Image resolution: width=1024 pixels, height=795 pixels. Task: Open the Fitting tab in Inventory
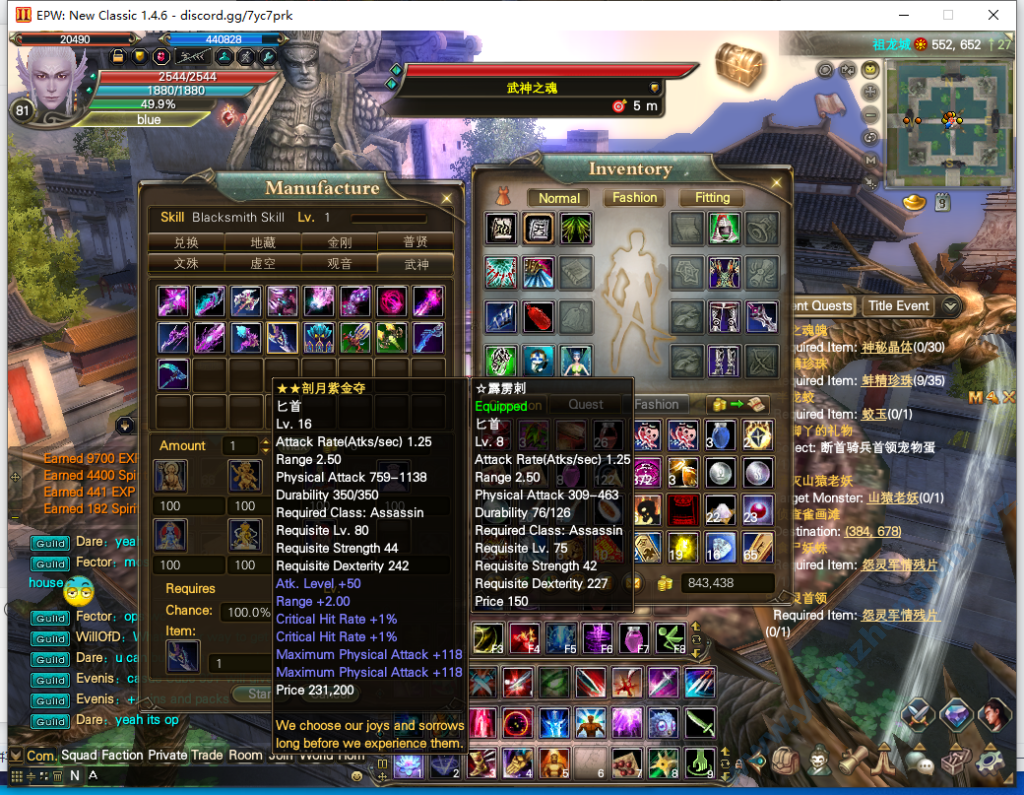coord(712,198)
